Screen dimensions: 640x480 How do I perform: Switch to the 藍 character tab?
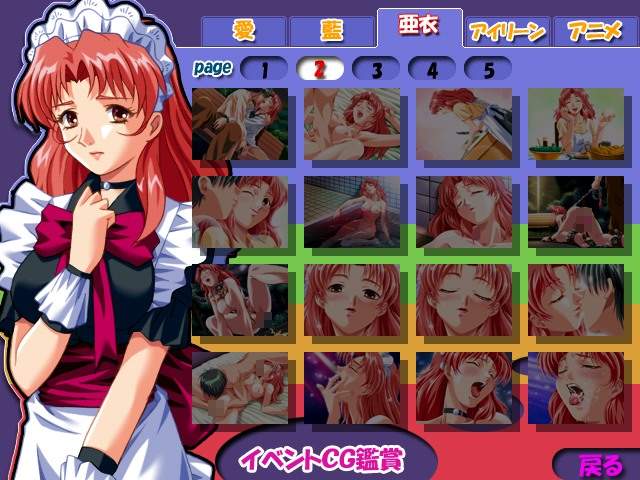[331, 31]
